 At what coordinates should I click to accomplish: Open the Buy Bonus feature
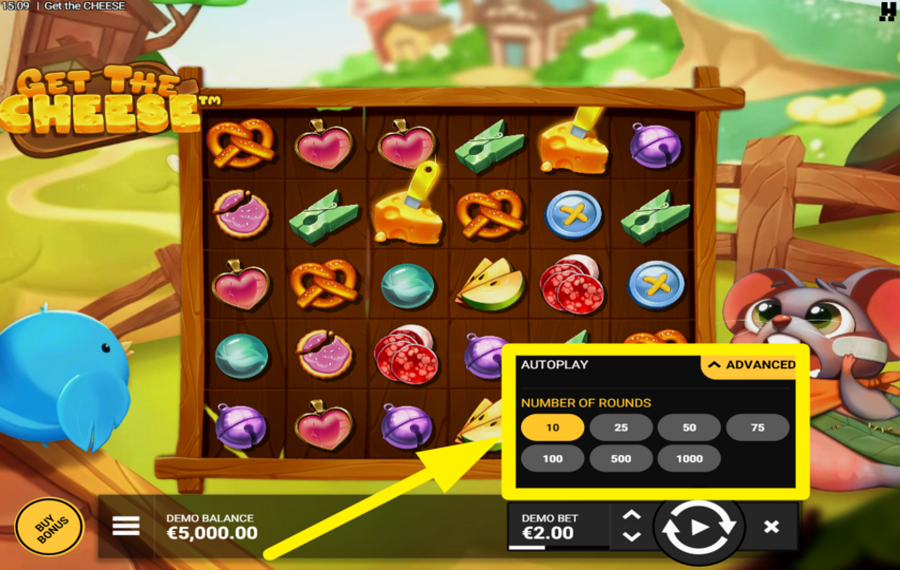coord(49,527)
